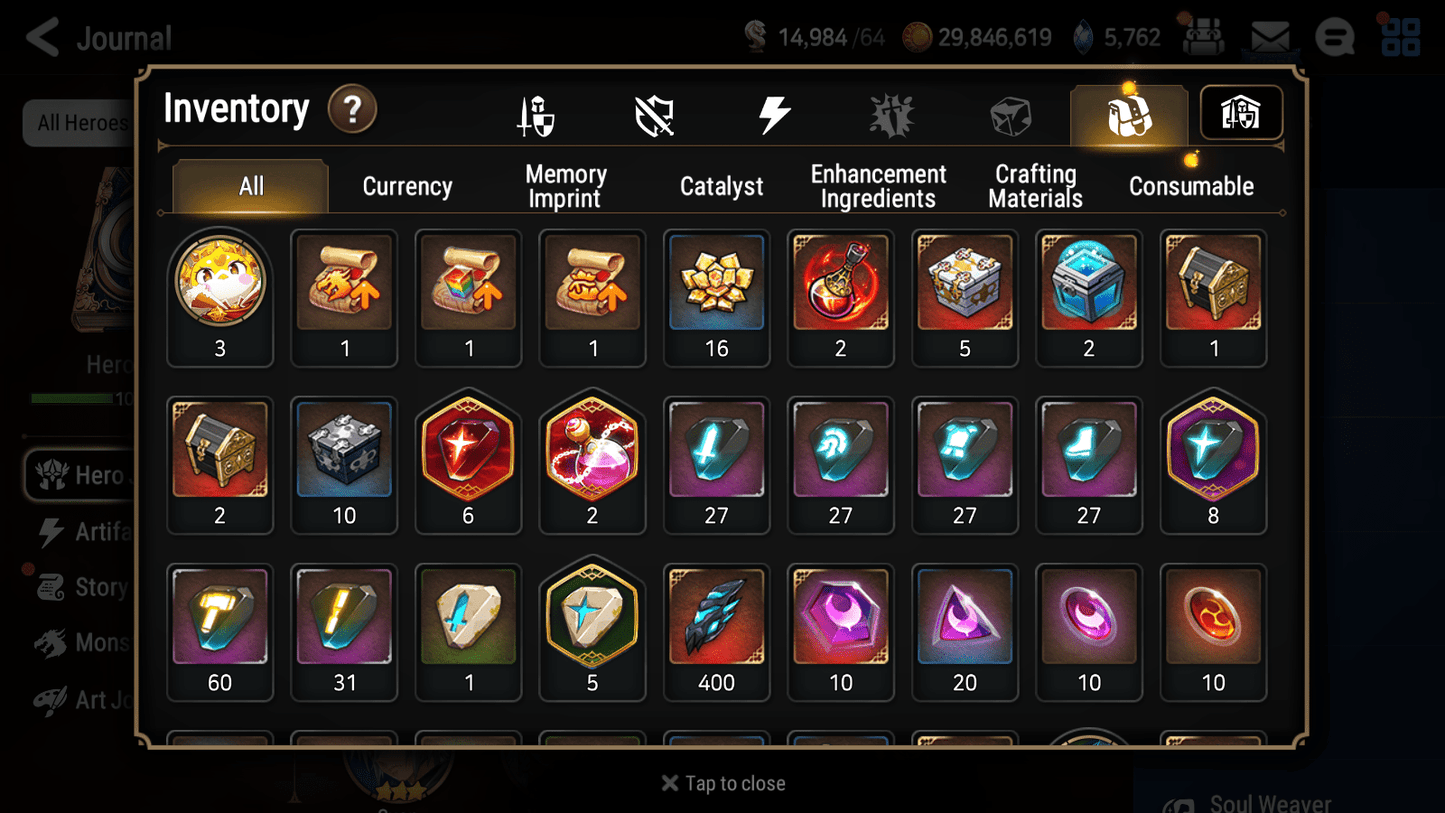
Task: Open the mail envelope icon
Action: click(x=1270, y=34)
